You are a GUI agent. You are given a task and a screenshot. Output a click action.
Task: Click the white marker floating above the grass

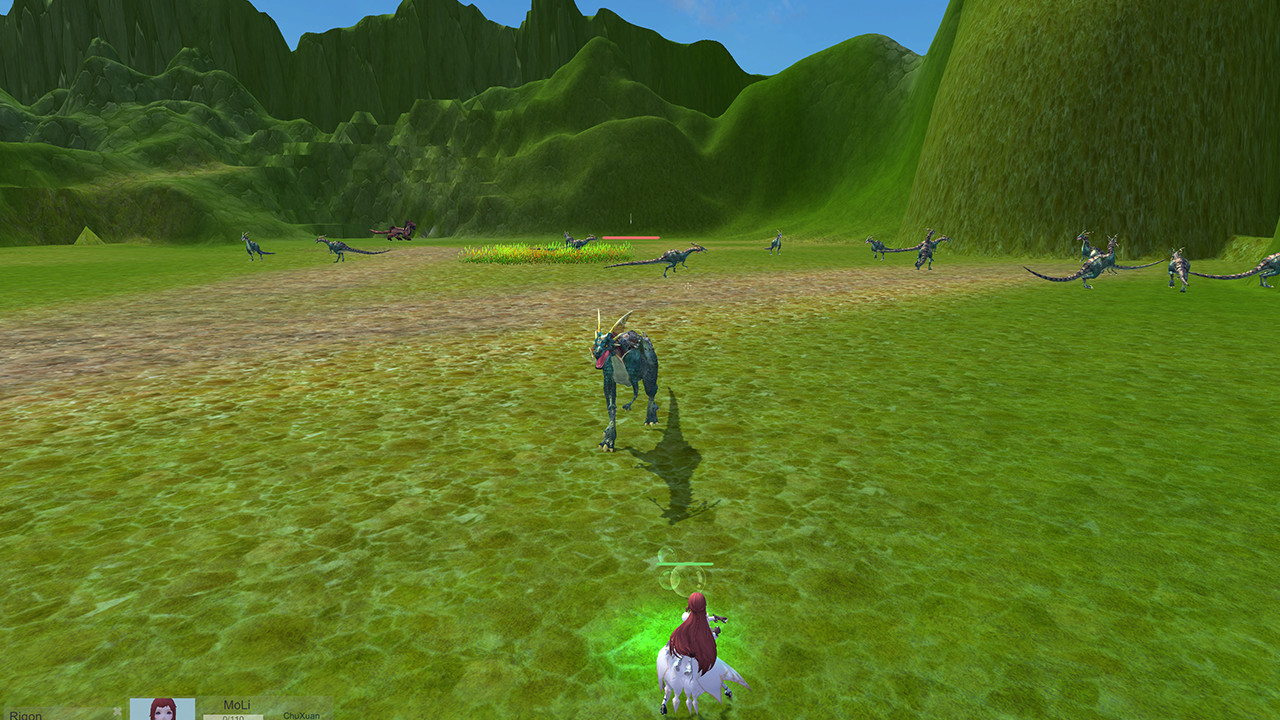coord(631,216)
